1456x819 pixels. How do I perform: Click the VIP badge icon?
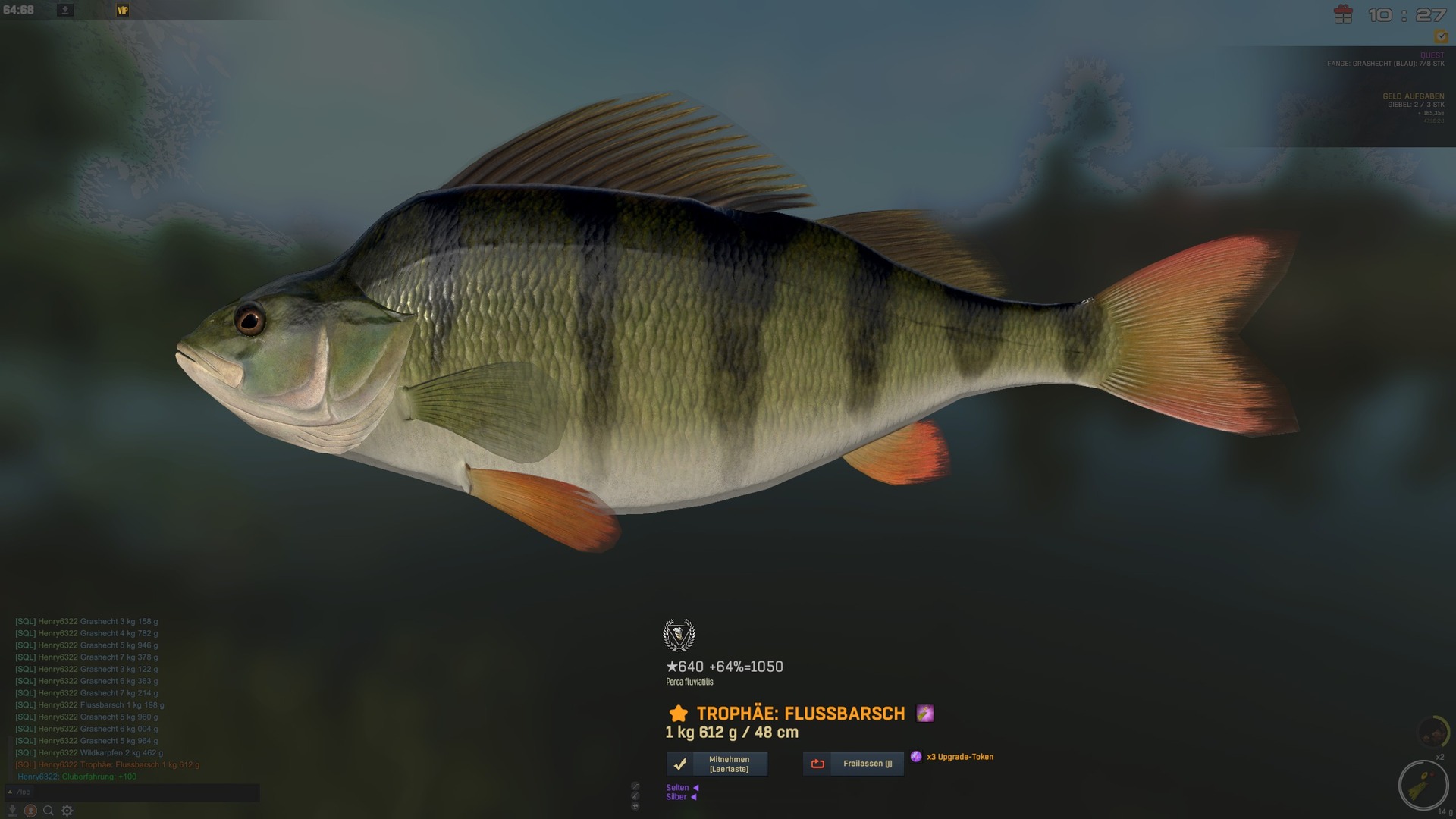(x=123, y=11)
